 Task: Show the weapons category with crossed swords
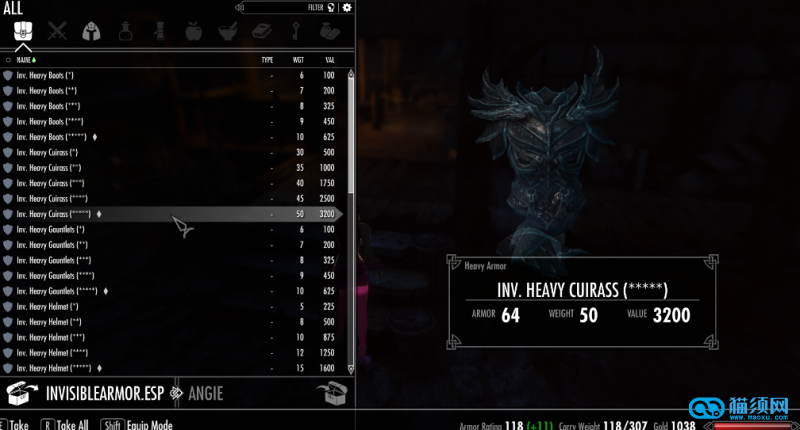tap(55, 31)
